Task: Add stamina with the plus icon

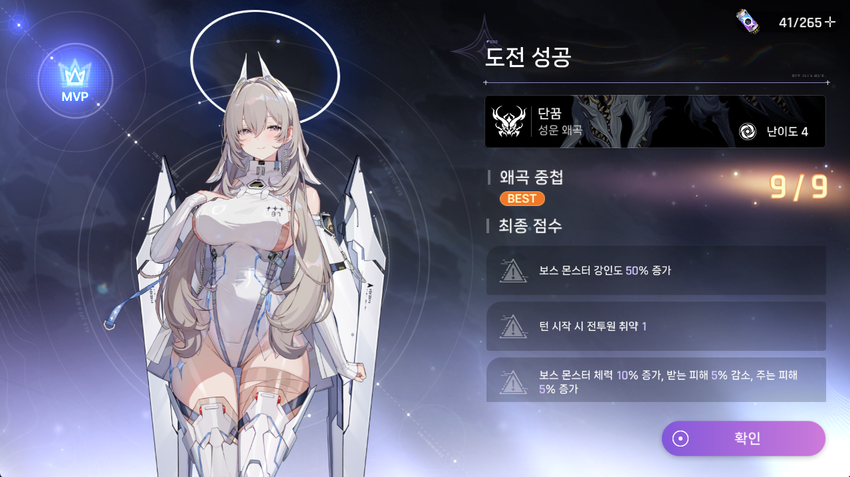Action: pos(830,22)
